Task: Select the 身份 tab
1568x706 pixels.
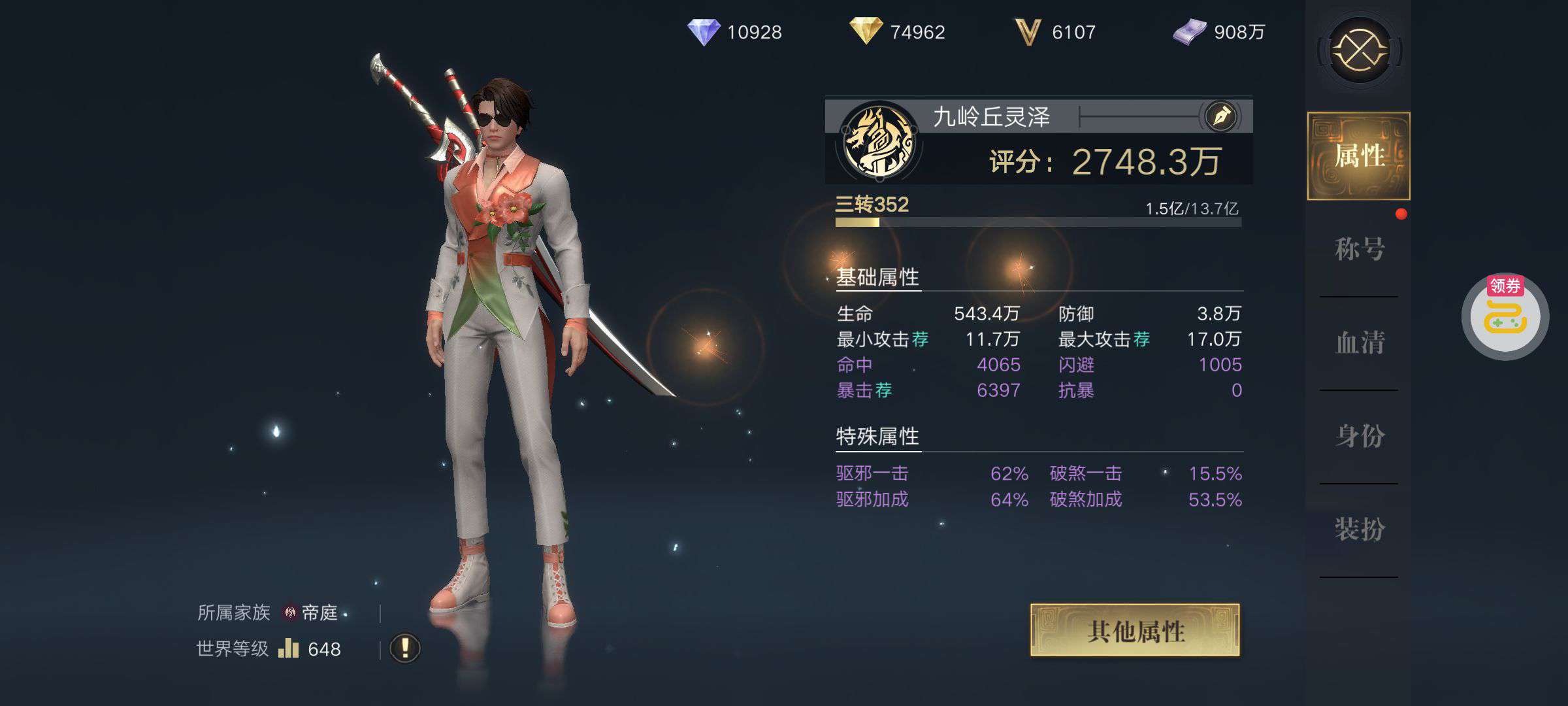Action: [1359, 436]
